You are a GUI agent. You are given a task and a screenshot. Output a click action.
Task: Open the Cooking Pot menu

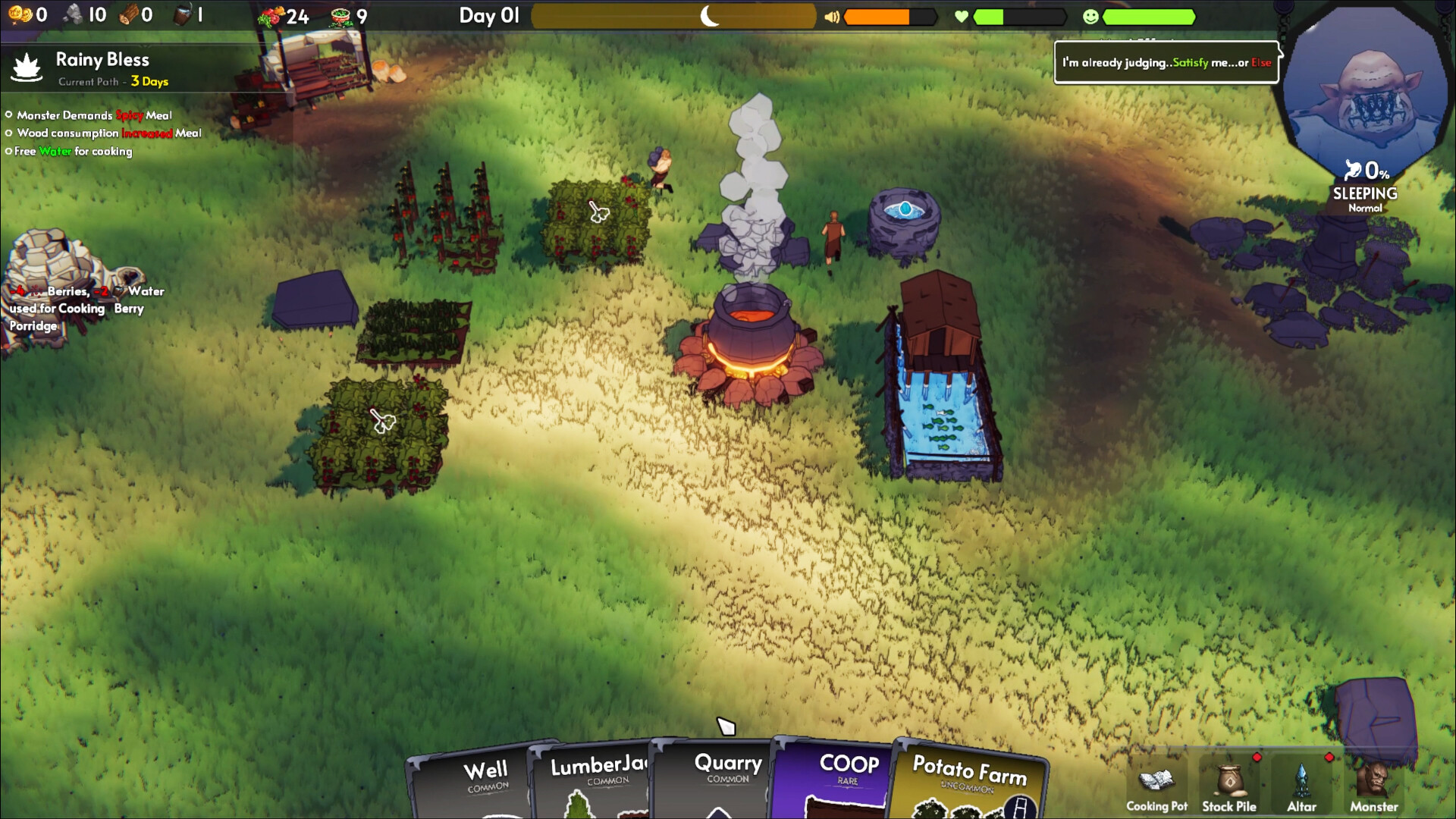(x=1156, y=787)
